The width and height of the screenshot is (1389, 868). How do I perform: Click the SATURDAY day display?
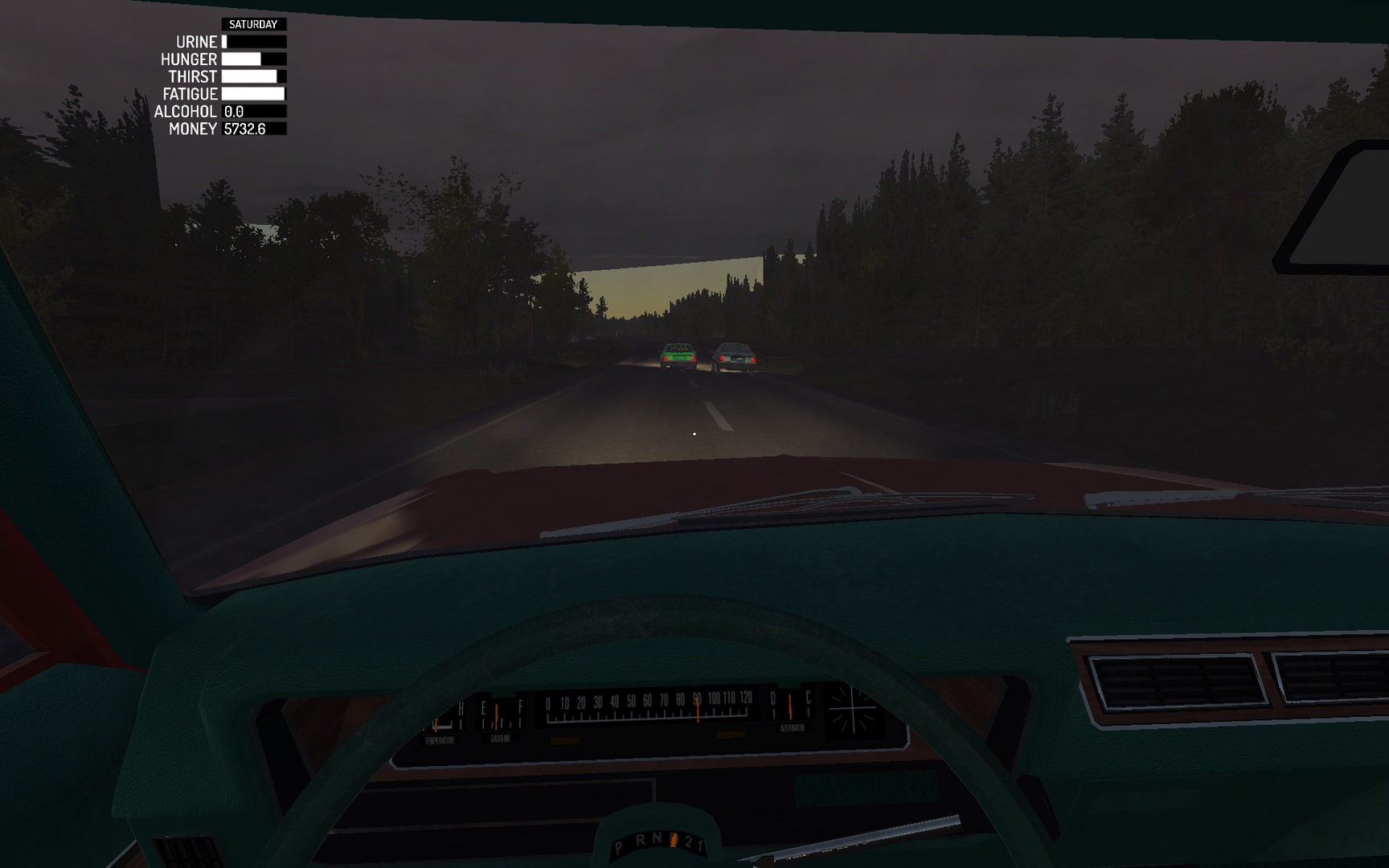(254, 23)
